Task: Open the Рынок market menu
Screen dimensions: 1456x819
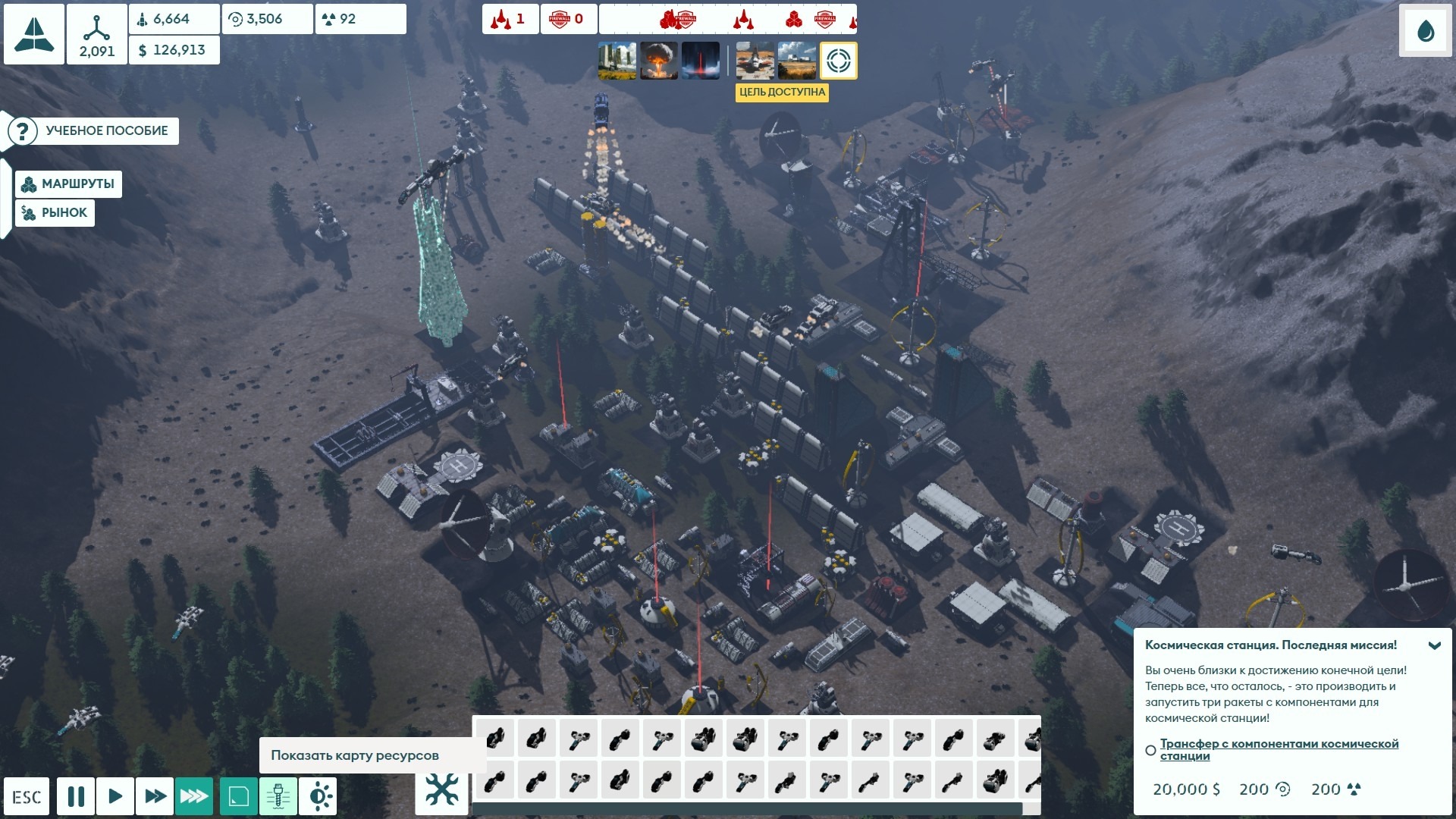Action: (x=55, y=213)
